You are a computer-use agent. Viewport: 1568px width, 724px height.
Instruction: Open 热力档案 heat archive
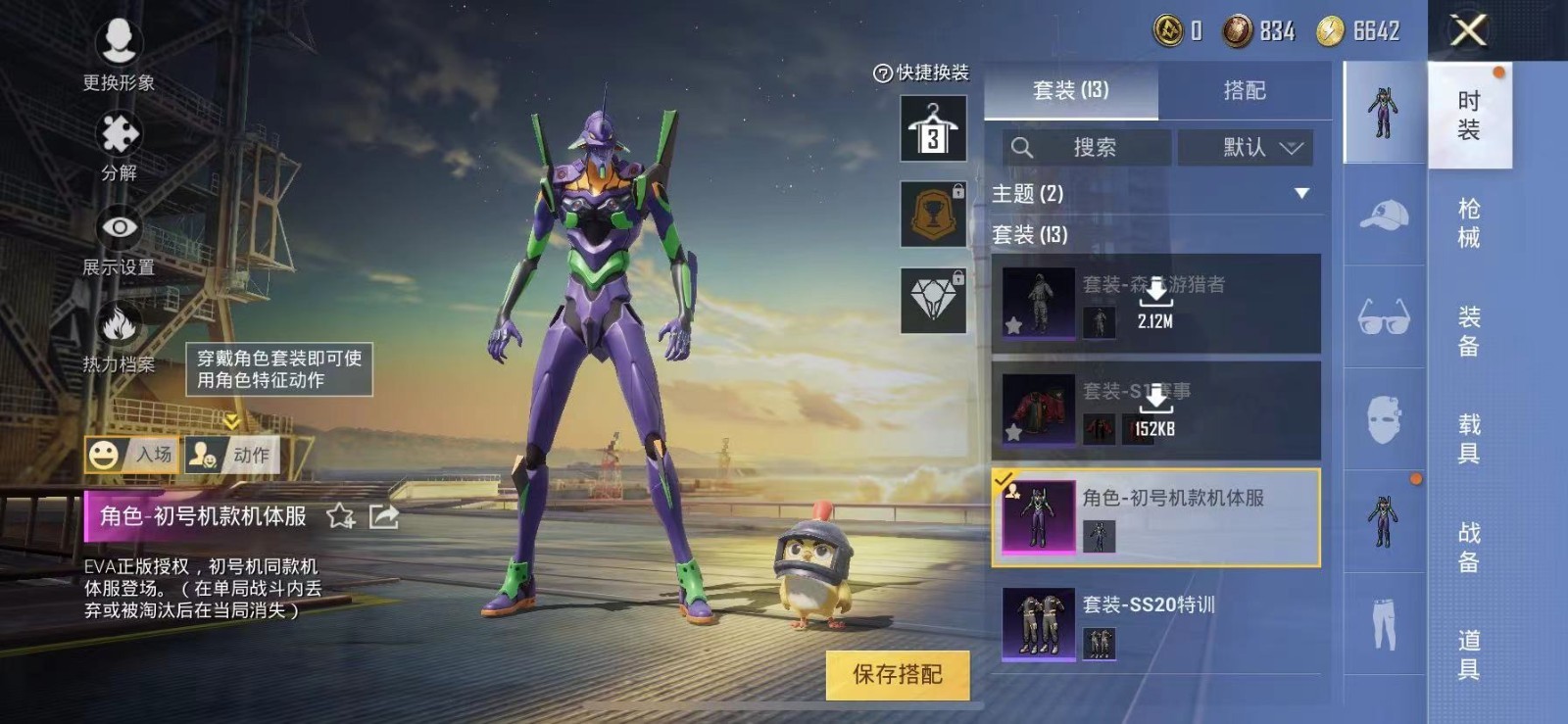(x=119, y=336)
